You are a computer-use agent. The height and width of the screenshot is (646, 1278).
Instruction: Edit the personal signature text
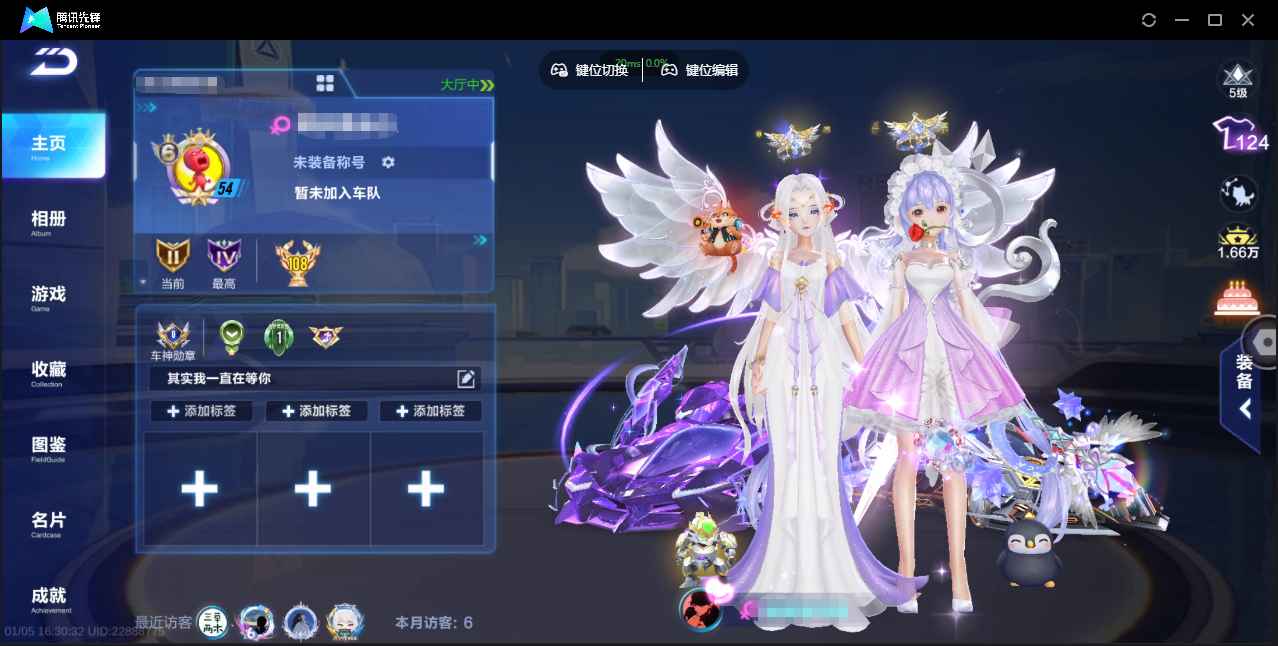(x=466, y=378)
